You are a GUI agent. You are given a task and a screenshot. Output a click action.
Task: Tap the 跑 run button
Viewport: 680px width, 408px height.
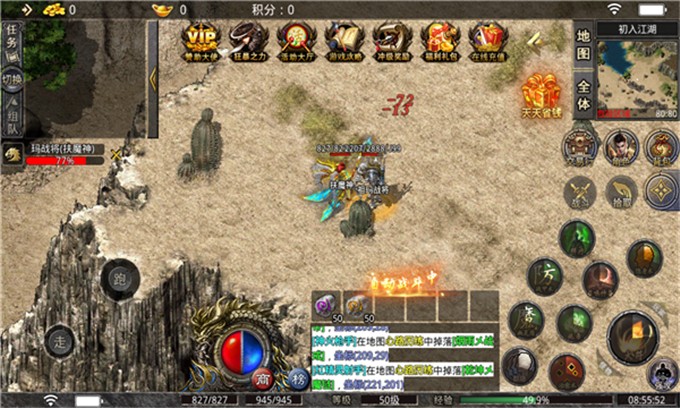(x=120, y=280)
